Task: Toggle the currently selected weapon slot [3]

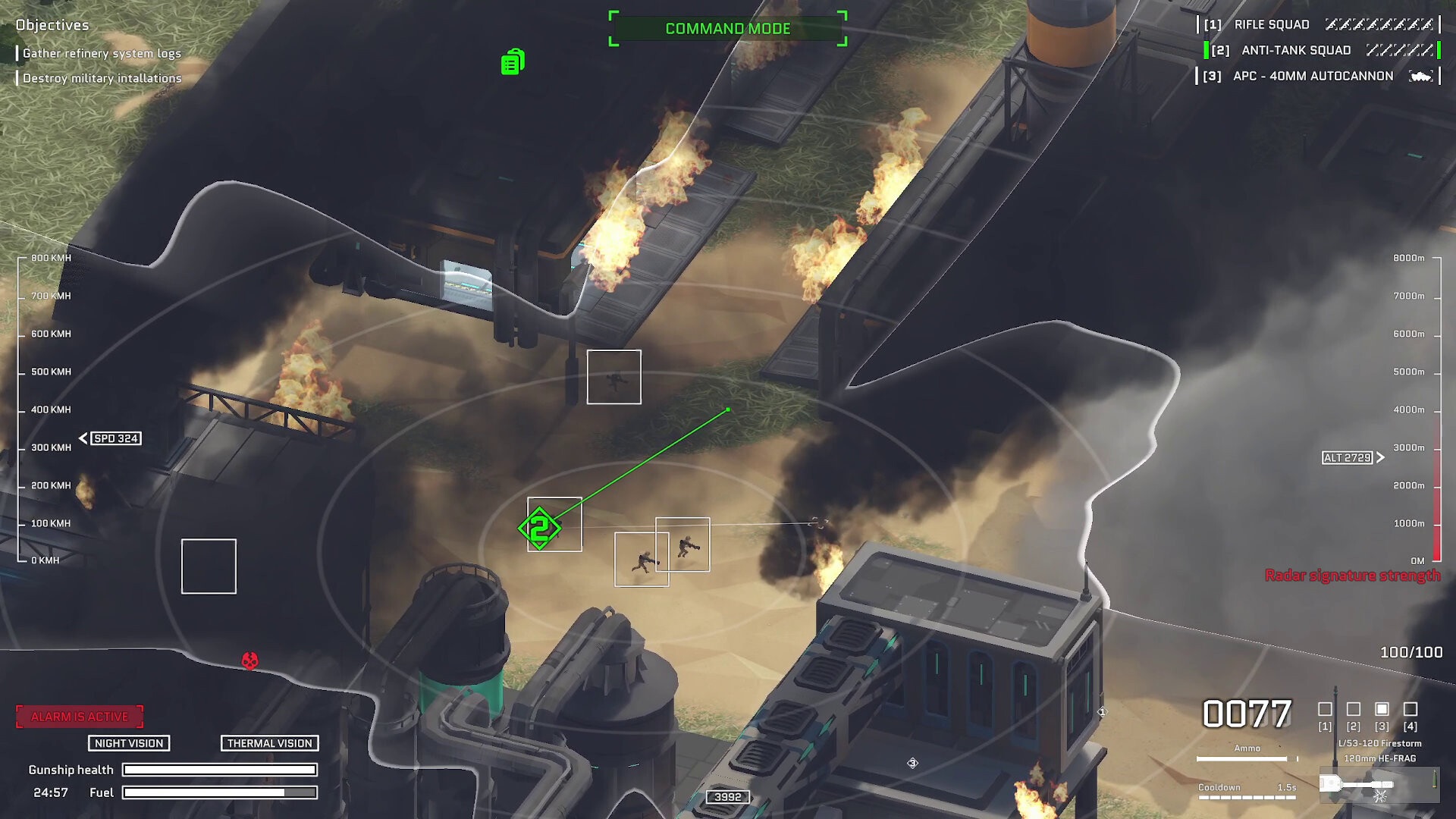Action: pyautogui.click(x=1380, y=709)
